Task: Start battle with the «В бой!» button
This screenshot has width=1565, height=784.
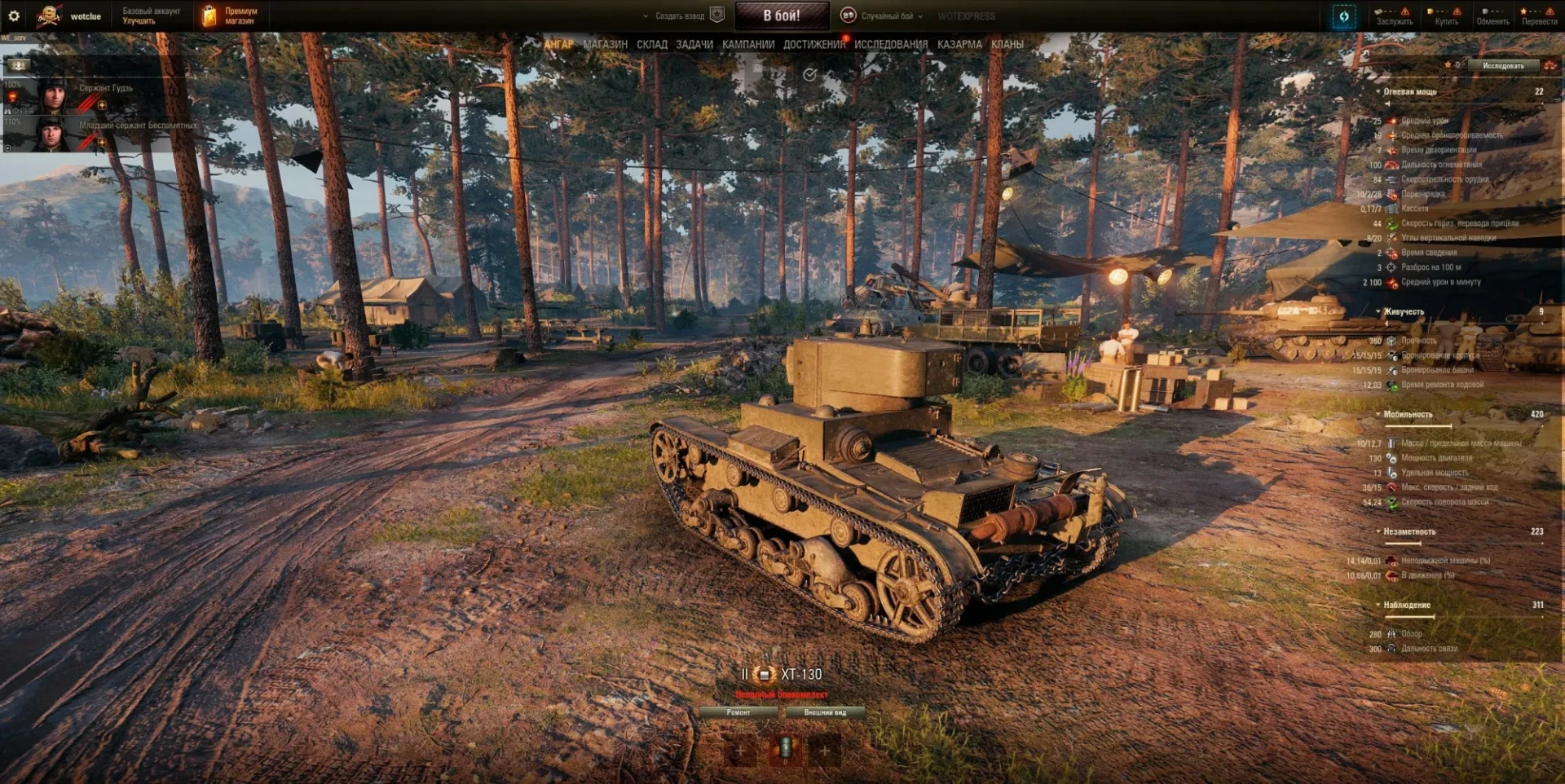Action: [x=781, y=15]
